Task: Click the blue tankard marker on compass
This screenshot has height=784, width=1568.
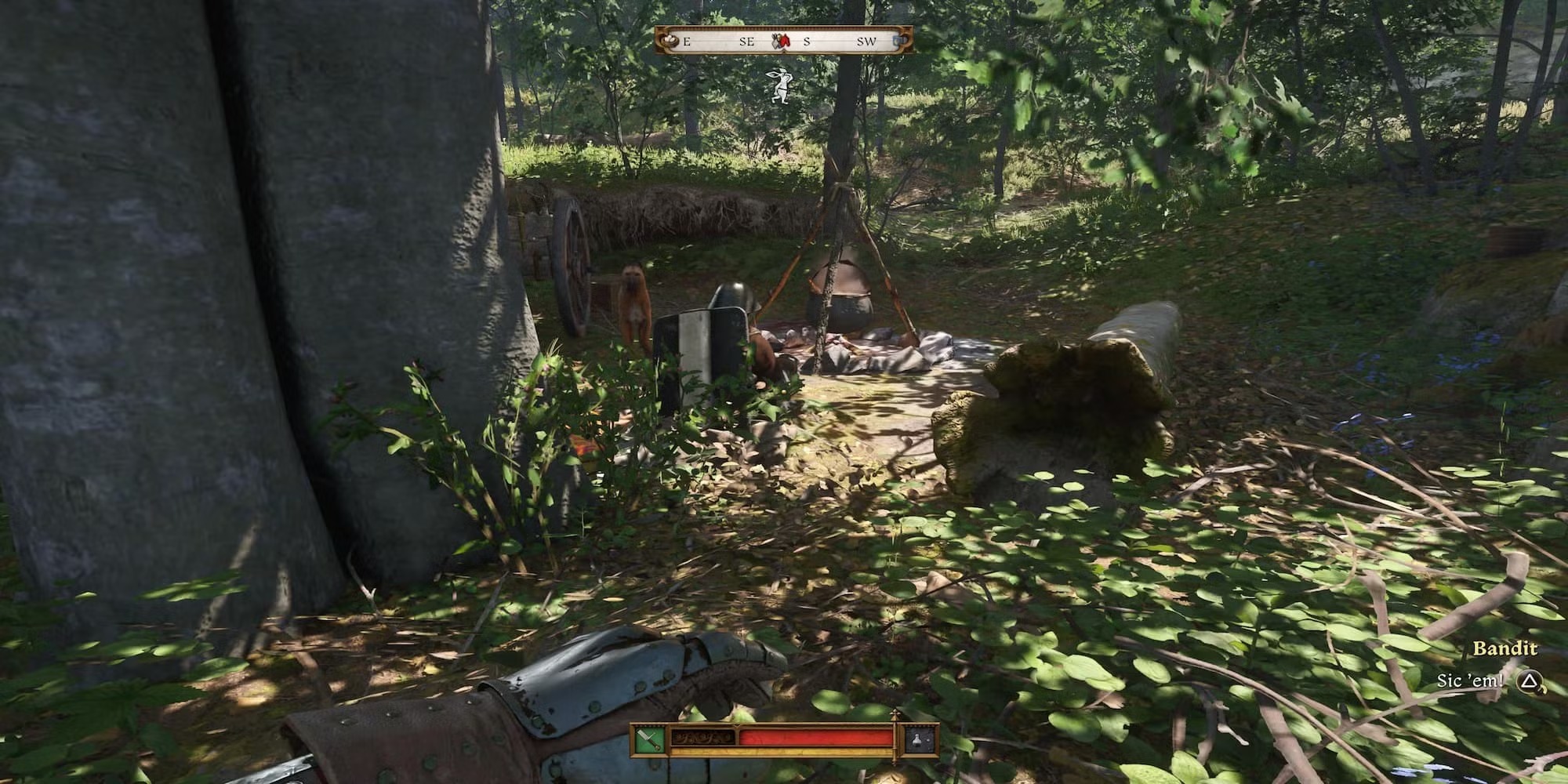Action: pyautogui.click(x=902, y=40)
